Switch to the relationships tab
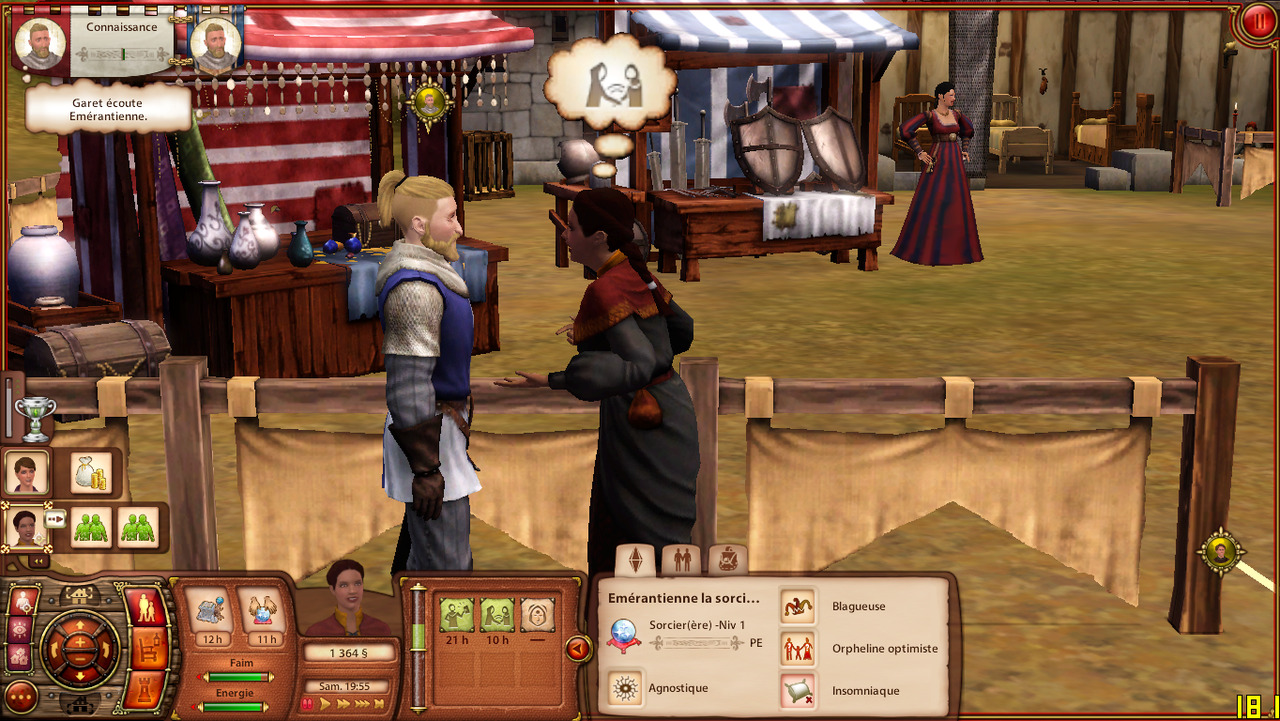 [682, 559]
